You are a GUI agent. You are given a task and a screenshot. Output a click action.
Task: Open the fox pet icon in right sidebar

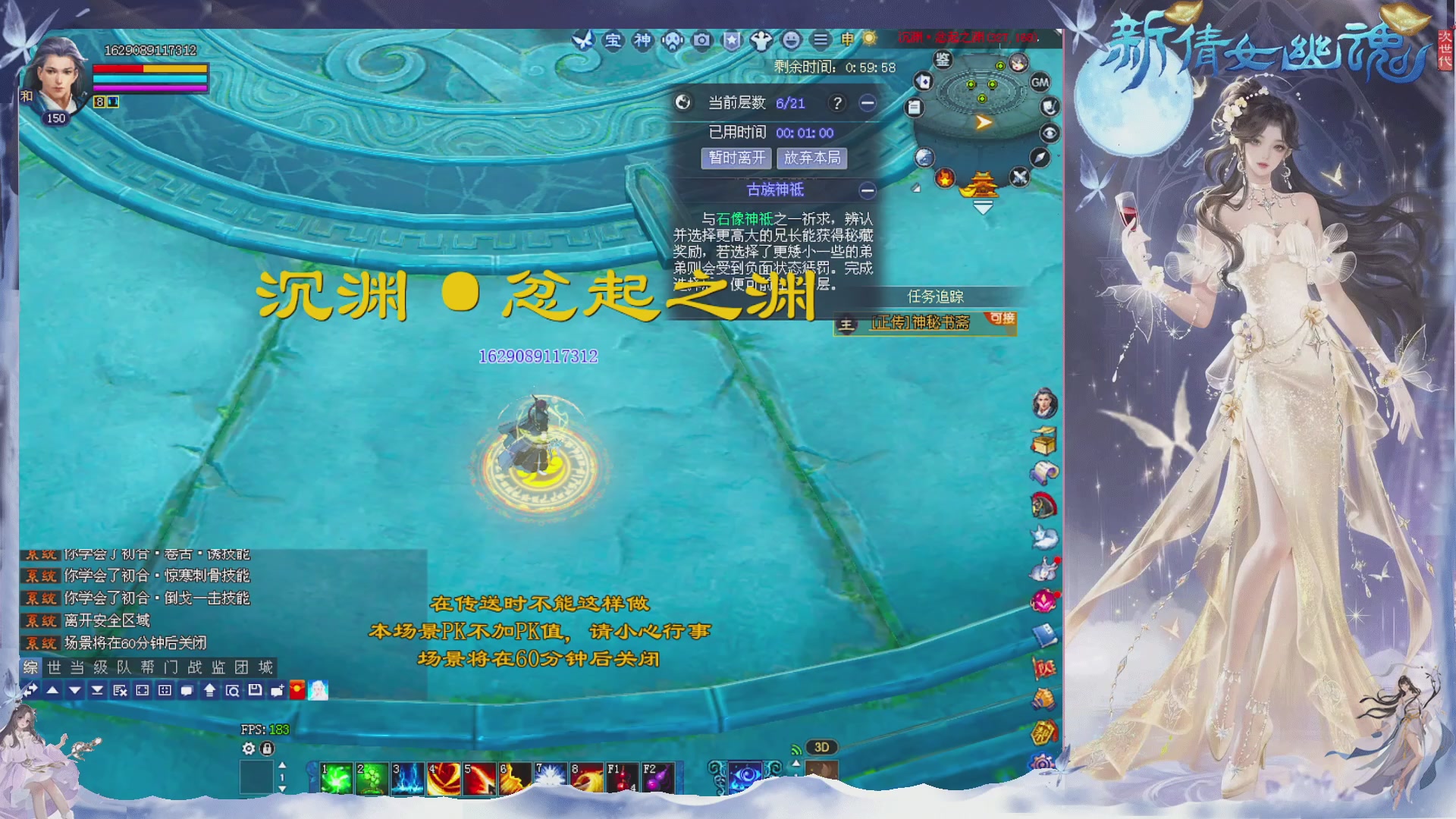click(x=1044, y=536)
